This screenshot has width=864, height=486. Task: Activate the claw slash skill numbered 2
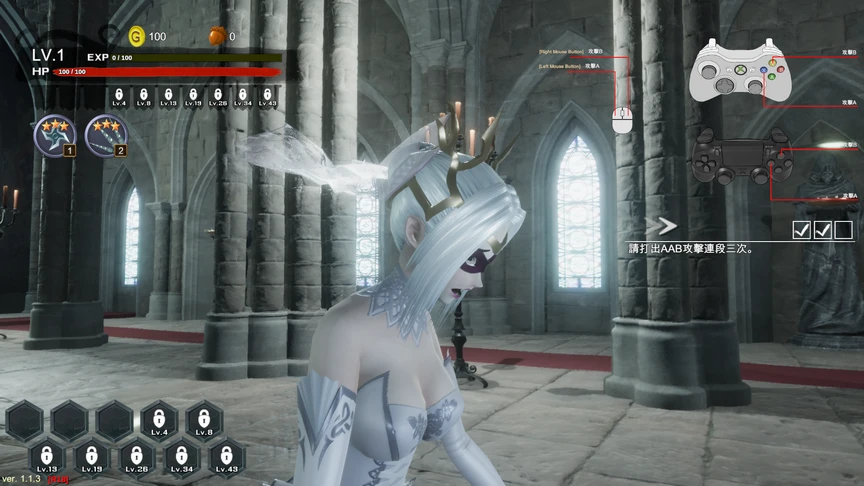[104, 135]
